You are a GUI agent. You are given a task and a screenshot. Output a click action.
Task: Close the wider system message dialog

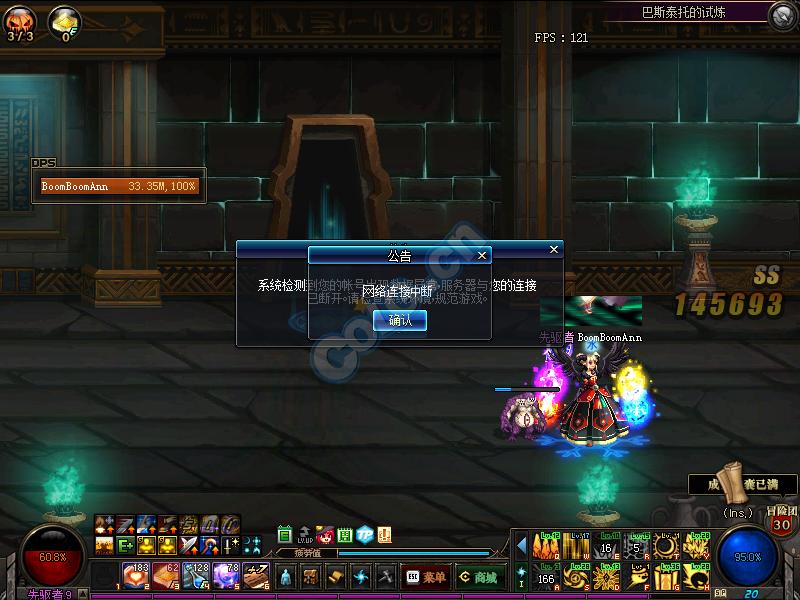click(554, 249)
